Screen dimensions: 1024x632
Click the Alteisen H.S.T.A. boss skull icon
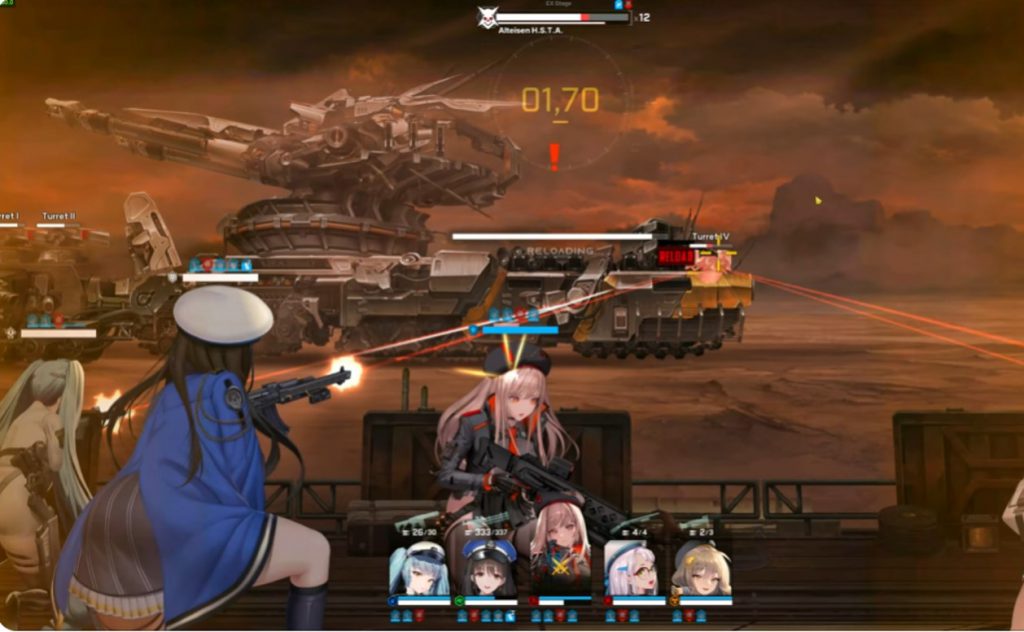[487, 18]
